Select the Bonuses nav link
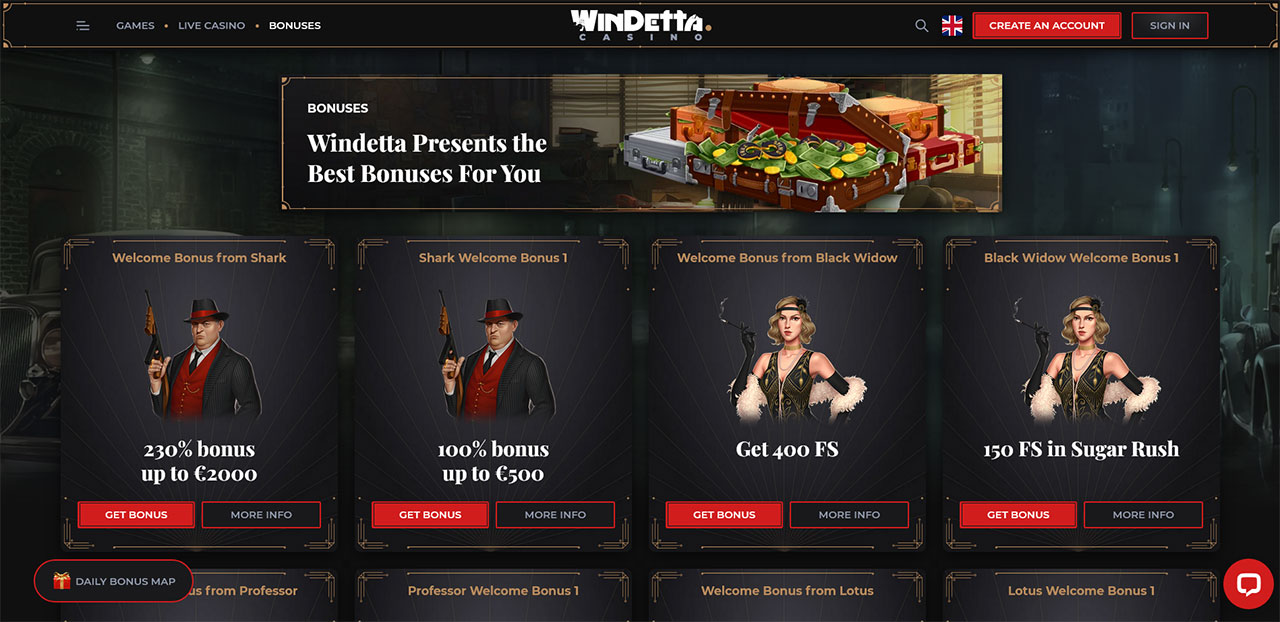The height and width of the screenshot is (622, 1280). point(295,26)
